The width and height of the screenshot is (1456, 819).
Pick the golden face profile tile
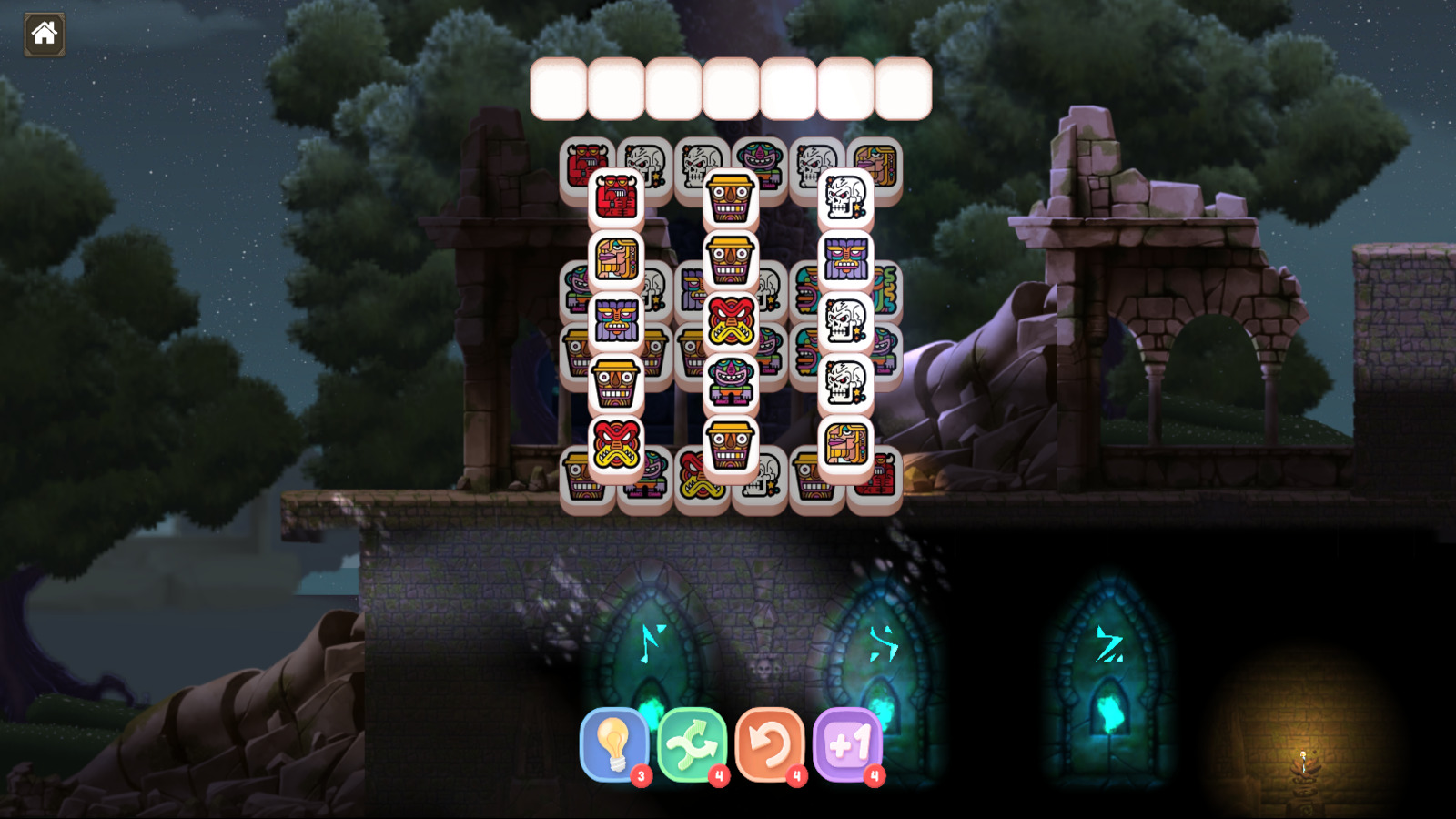point(614,257)
